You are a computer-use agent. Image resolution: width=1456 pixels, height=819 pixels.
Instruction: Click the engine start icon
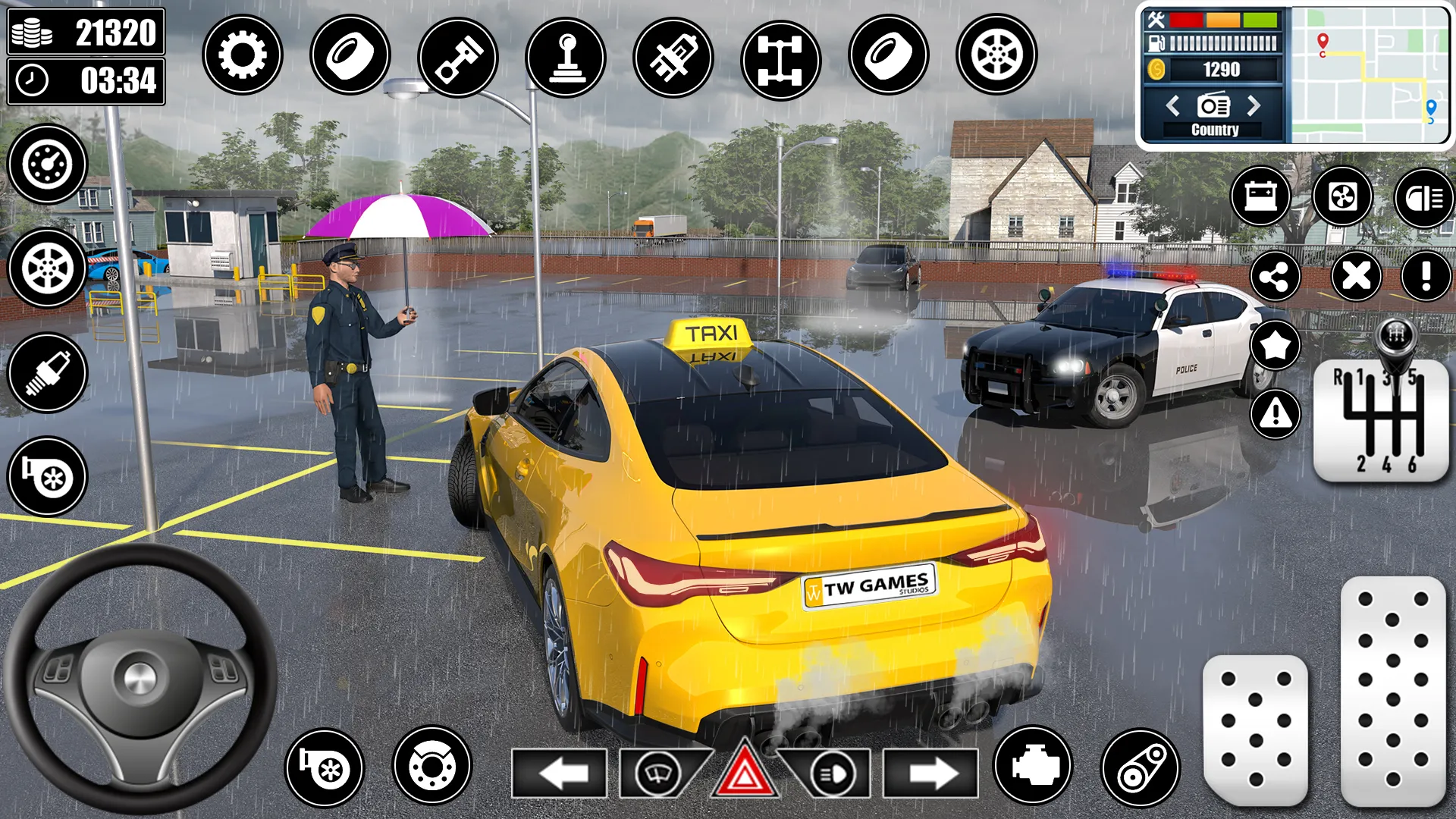click(1033, 767)
